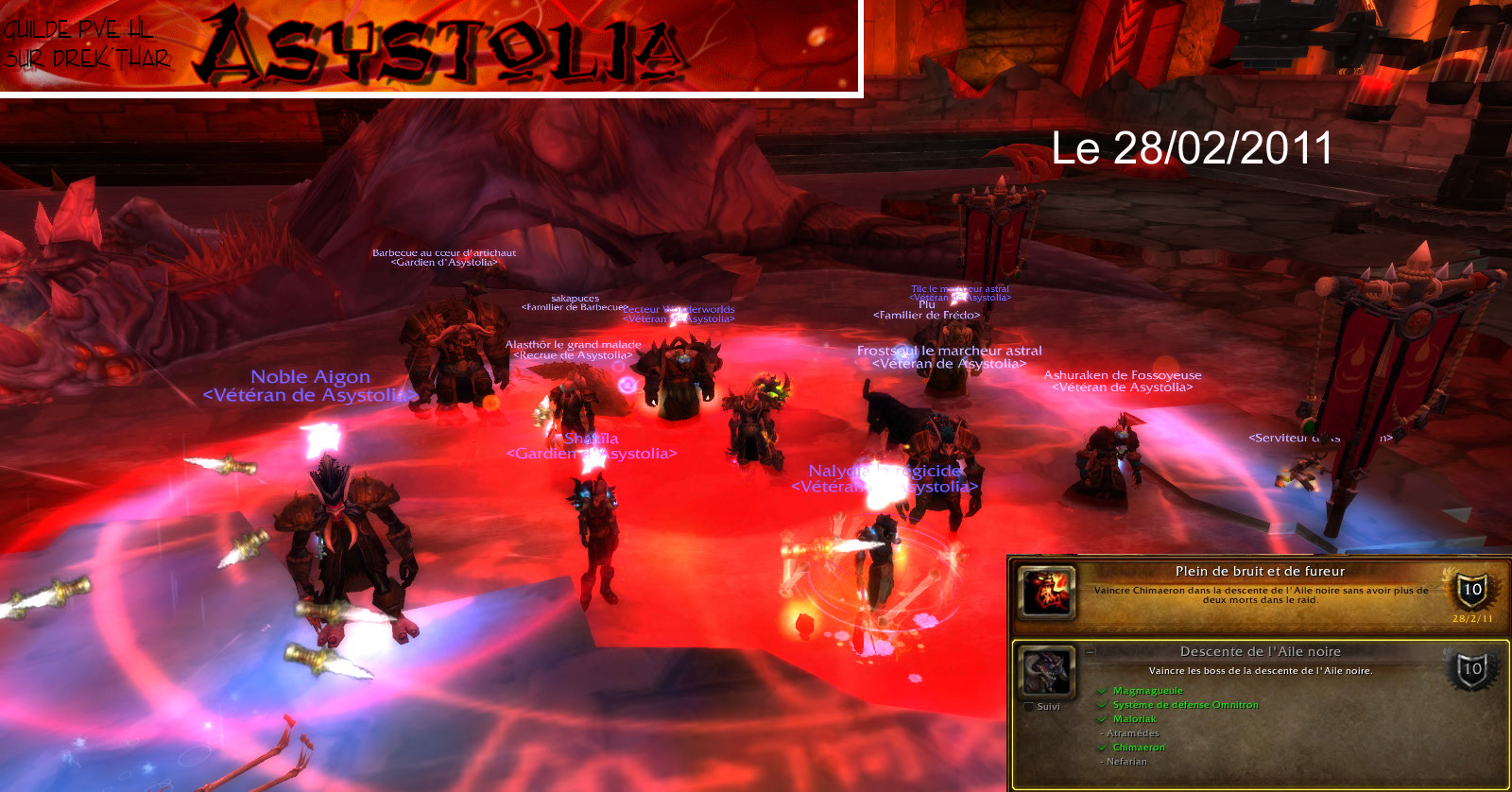Click the grey 10-point achievement shield
The height and width of the screenshot is (792, 1512).
1471,669
